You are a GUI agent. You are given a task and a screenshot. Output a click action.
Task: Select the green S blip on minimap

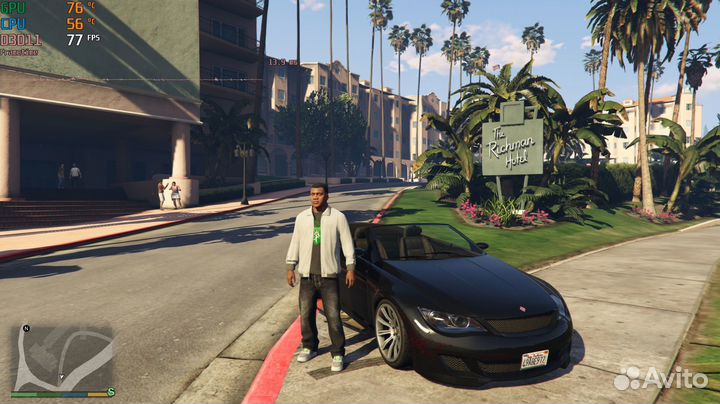pos(111,392)
